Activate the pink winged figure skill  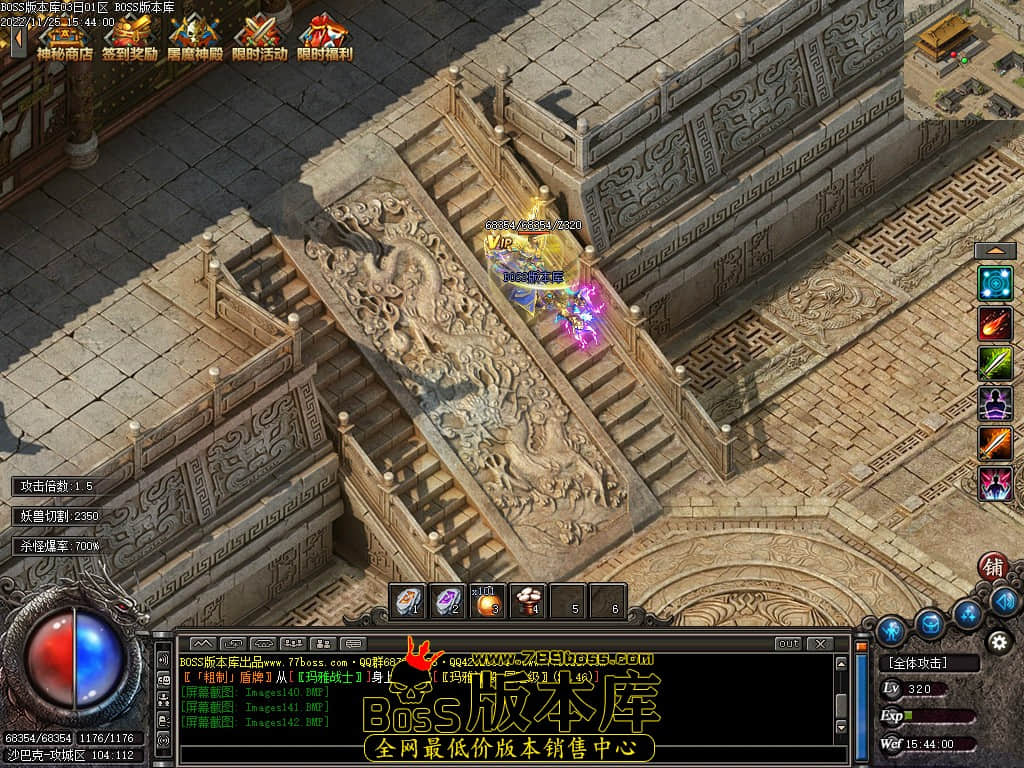pos(995,484)
